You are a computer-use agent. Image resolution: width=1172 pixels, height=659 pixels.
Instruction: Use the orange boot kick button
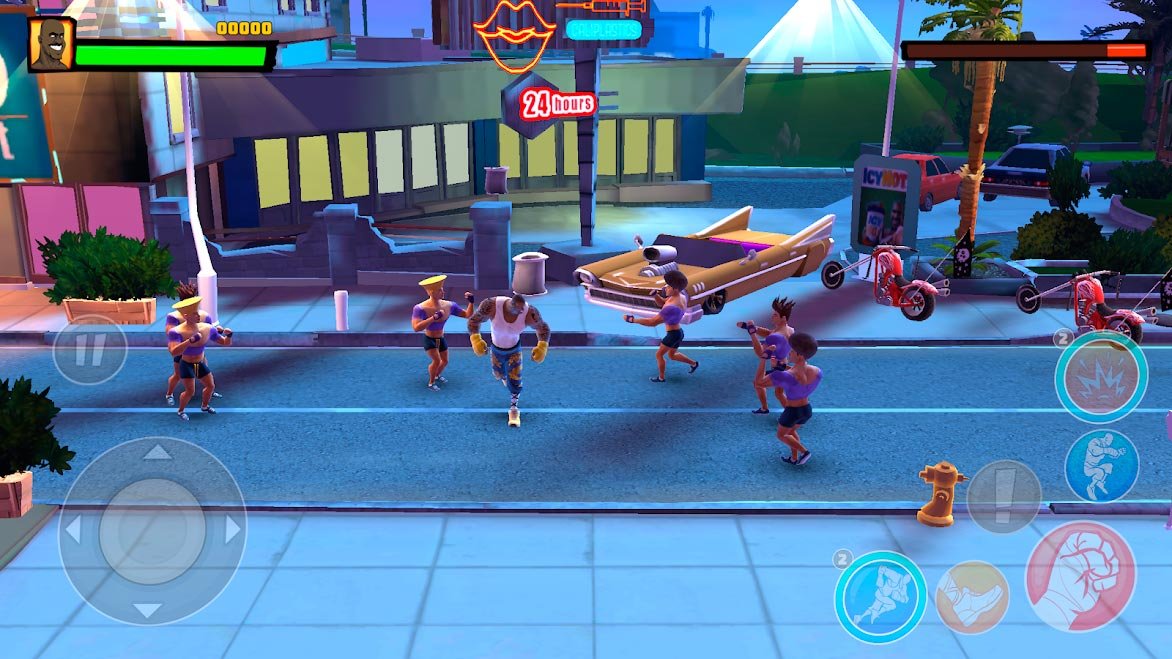tap(972, 597)
